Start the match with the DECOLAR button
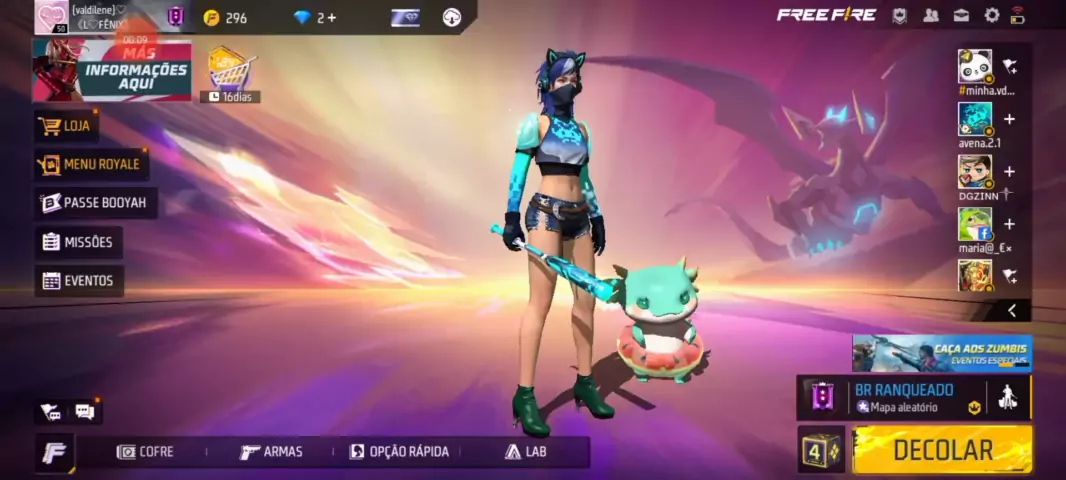This screenshot has width=1066, height=480. [x=942, y=450]
